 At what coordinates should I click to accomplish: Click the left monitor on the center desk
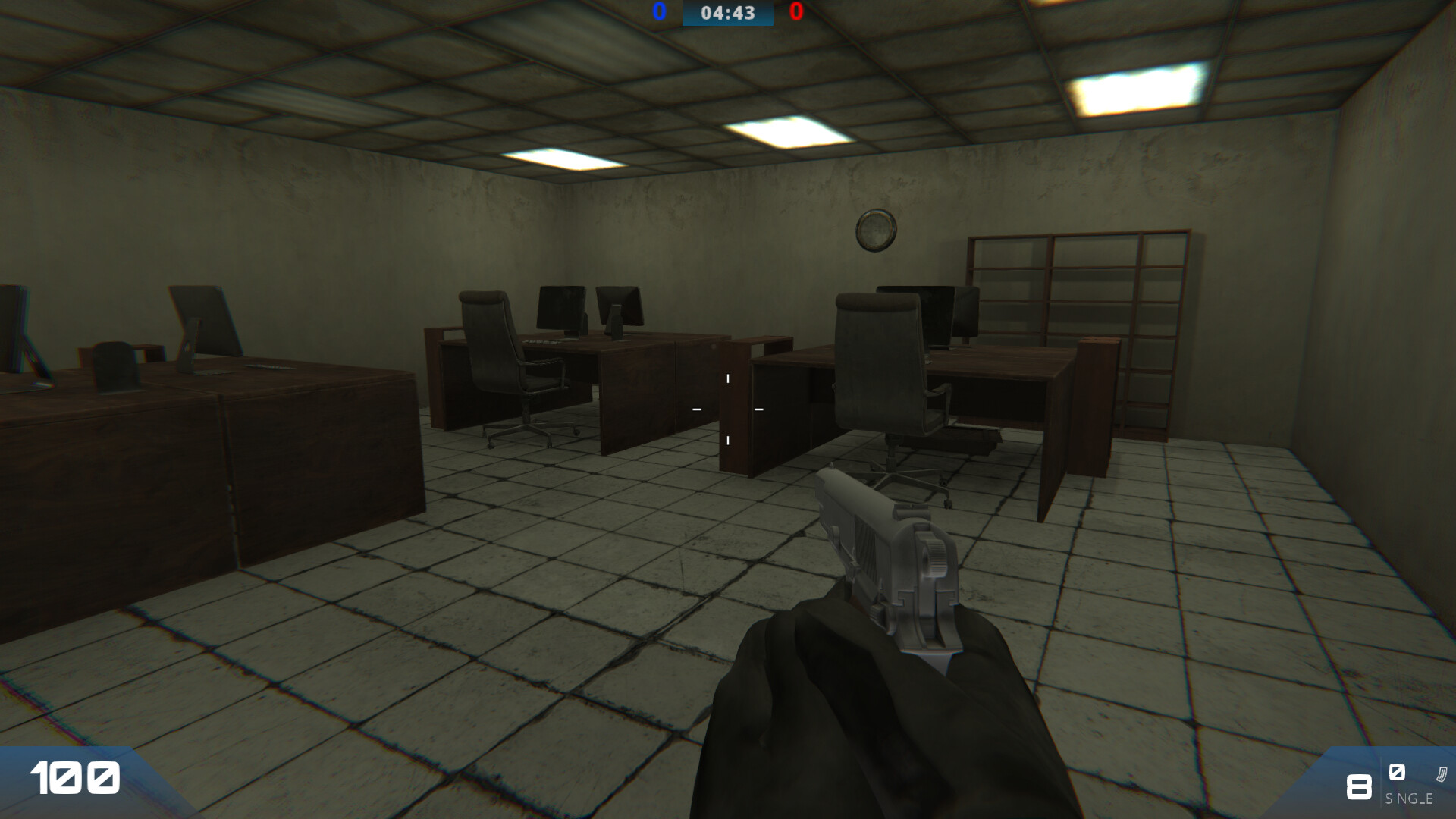click(x=560, y=307)
